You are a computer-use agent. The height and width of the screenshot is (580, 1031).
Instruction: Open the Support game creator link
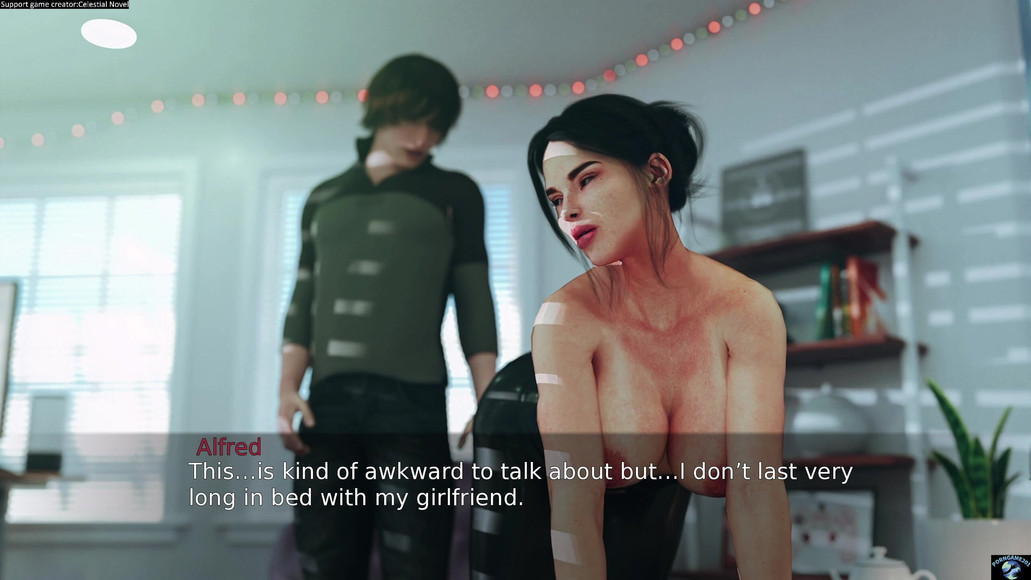(64, 5)
